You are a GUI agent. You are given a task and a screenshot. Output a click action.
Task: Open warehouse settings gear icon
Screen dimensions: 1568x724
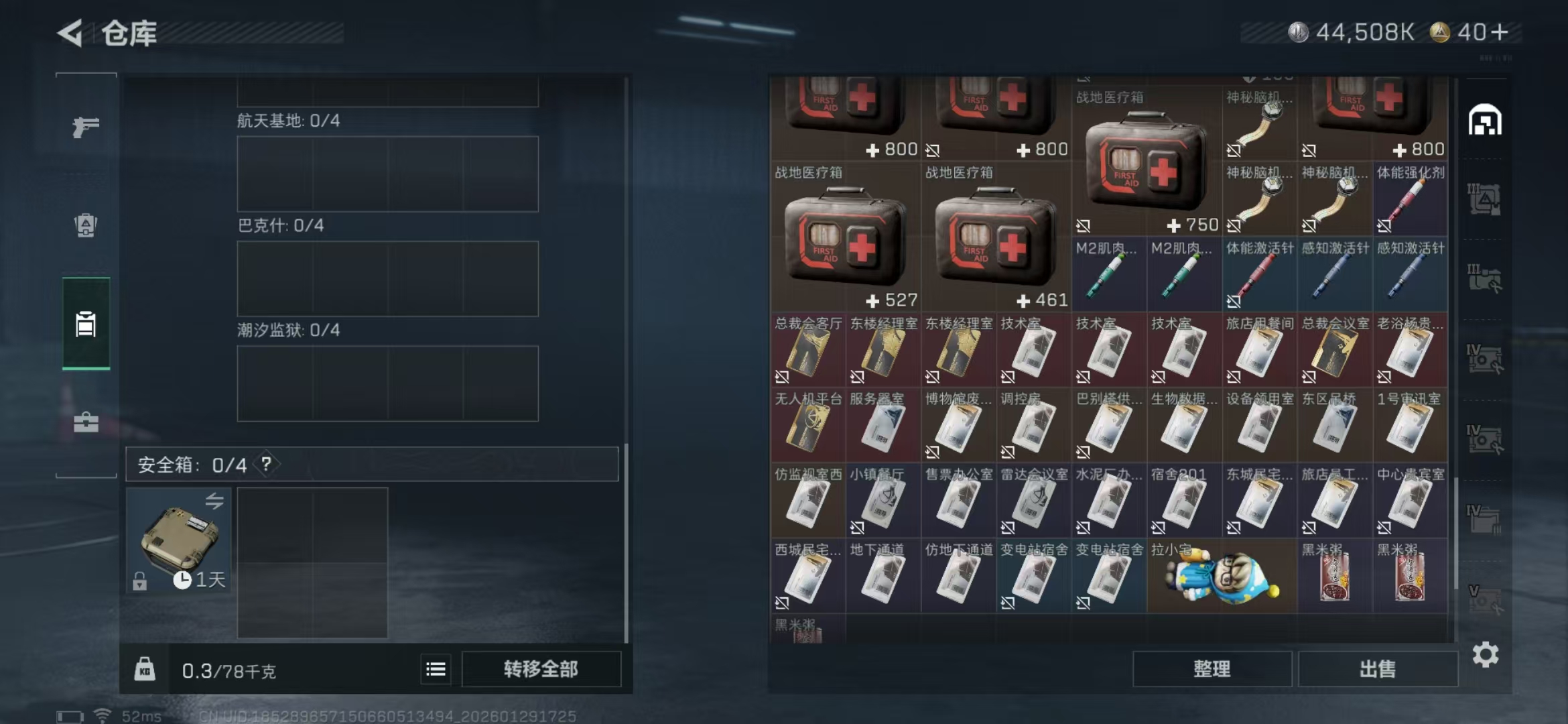(x=1485, y=655)
